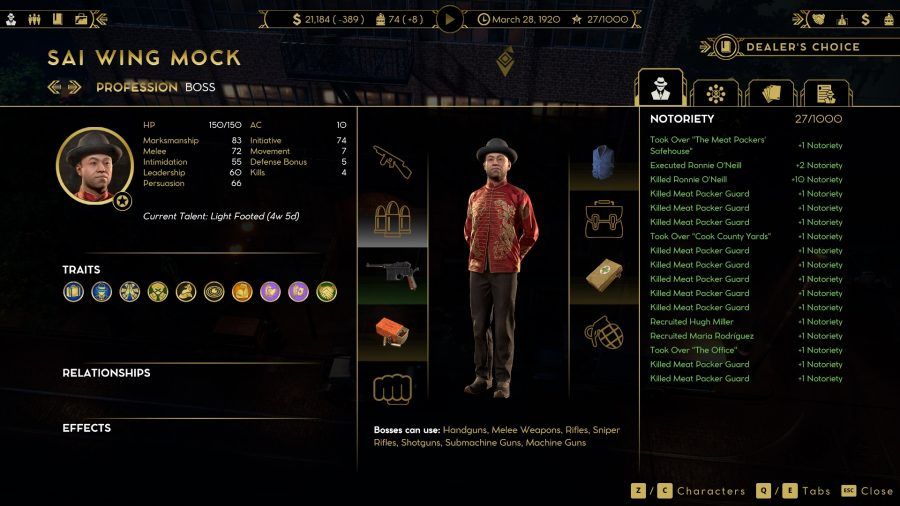Open the ledger document tab
This screenshot has height=506, width=900.
pos(825,94)
